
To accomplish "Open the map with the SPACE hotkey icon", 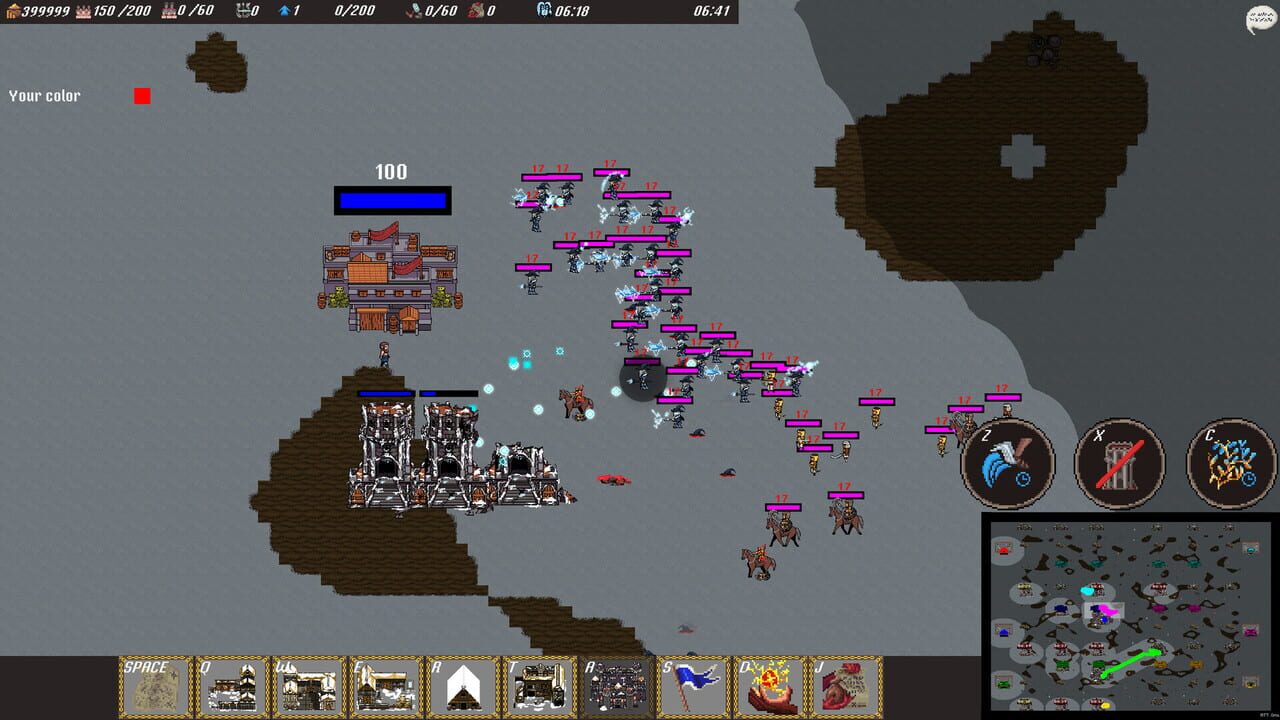I will (x=153, y=686).
